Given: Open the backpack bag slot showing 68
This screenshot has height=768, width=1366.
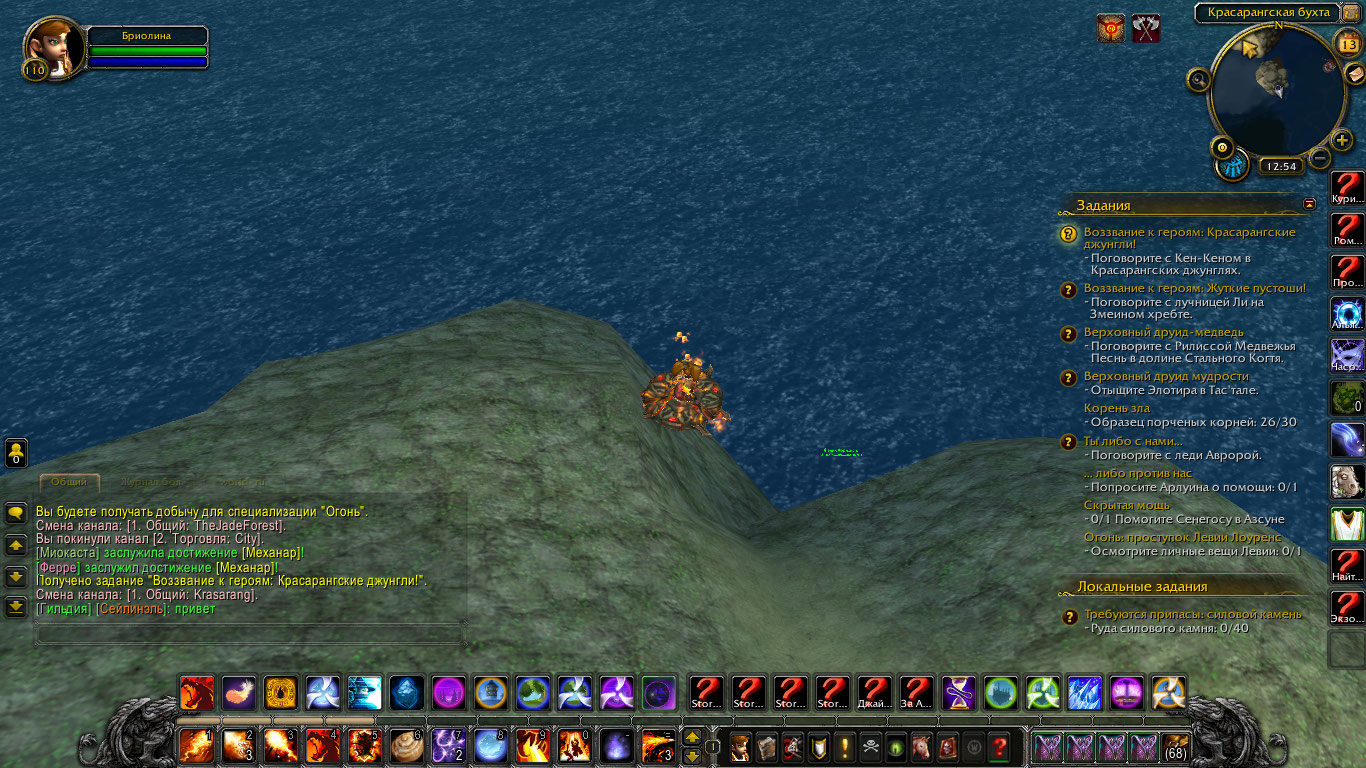Looking at the screenshot, I should click(1175, 747).
